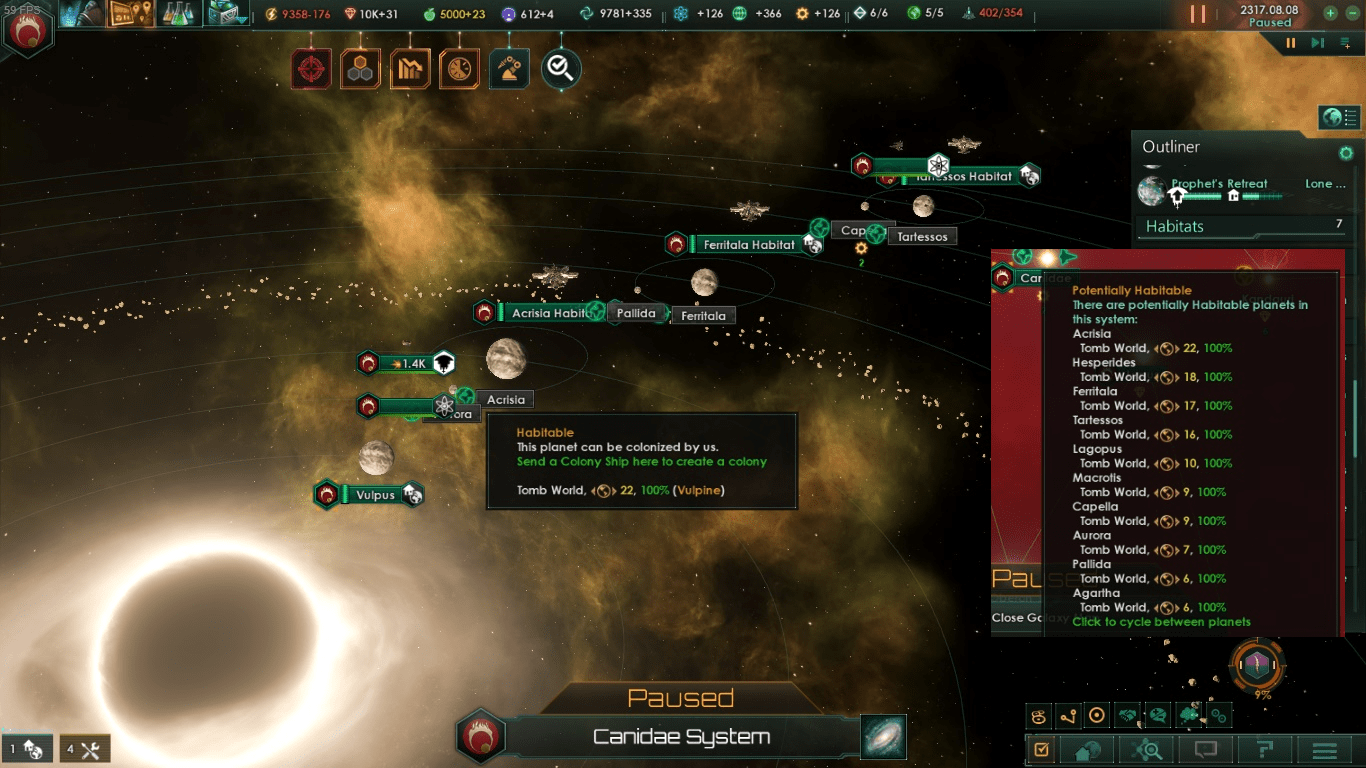This screenshot has height=768, width=1366.
Task: Open the declining-graph economy deficit alert
Action: [x=410, y=68]
